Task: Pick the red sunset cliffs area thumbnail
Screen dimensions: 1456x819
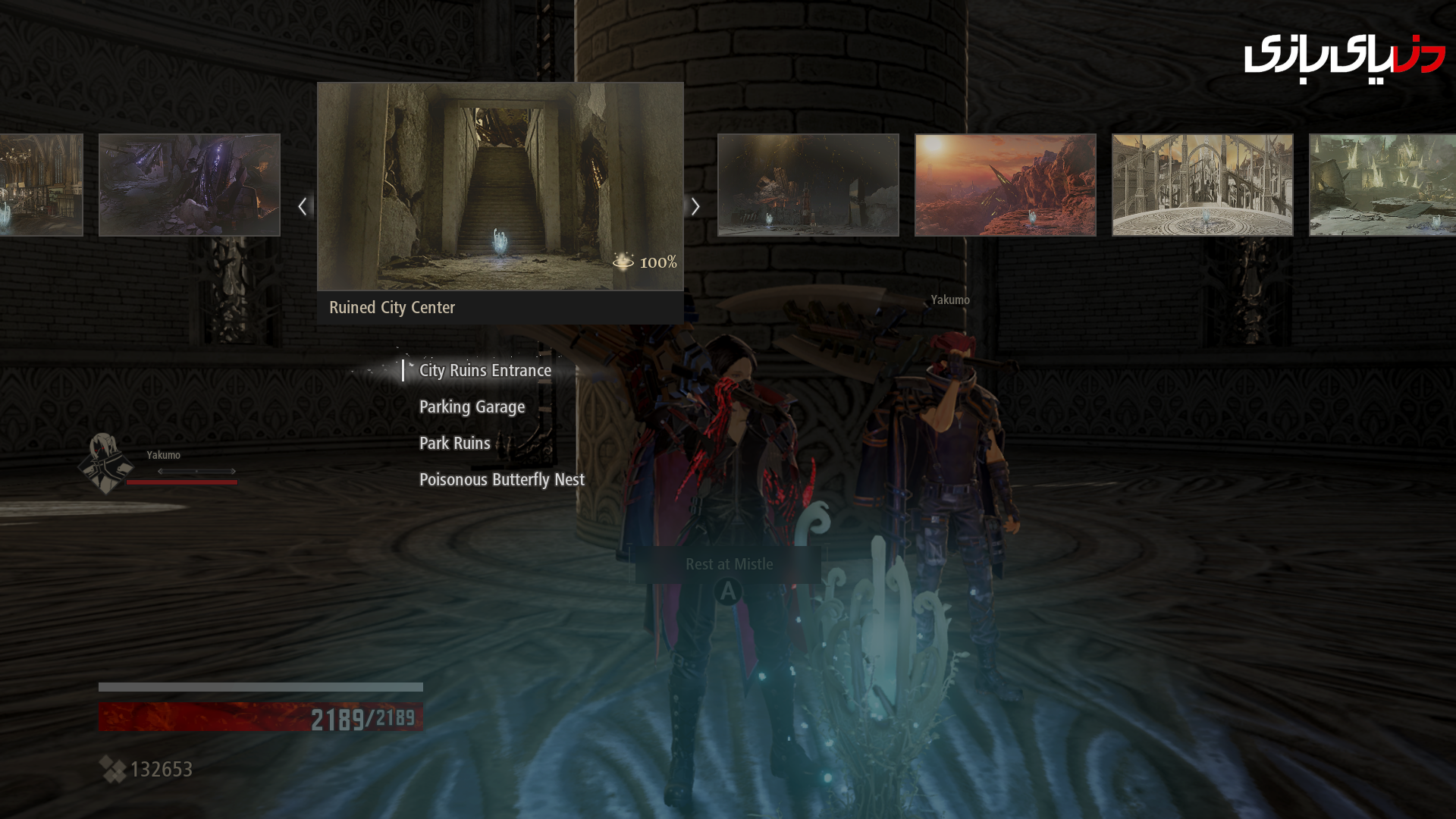Action: click(x=1005, y=185)
